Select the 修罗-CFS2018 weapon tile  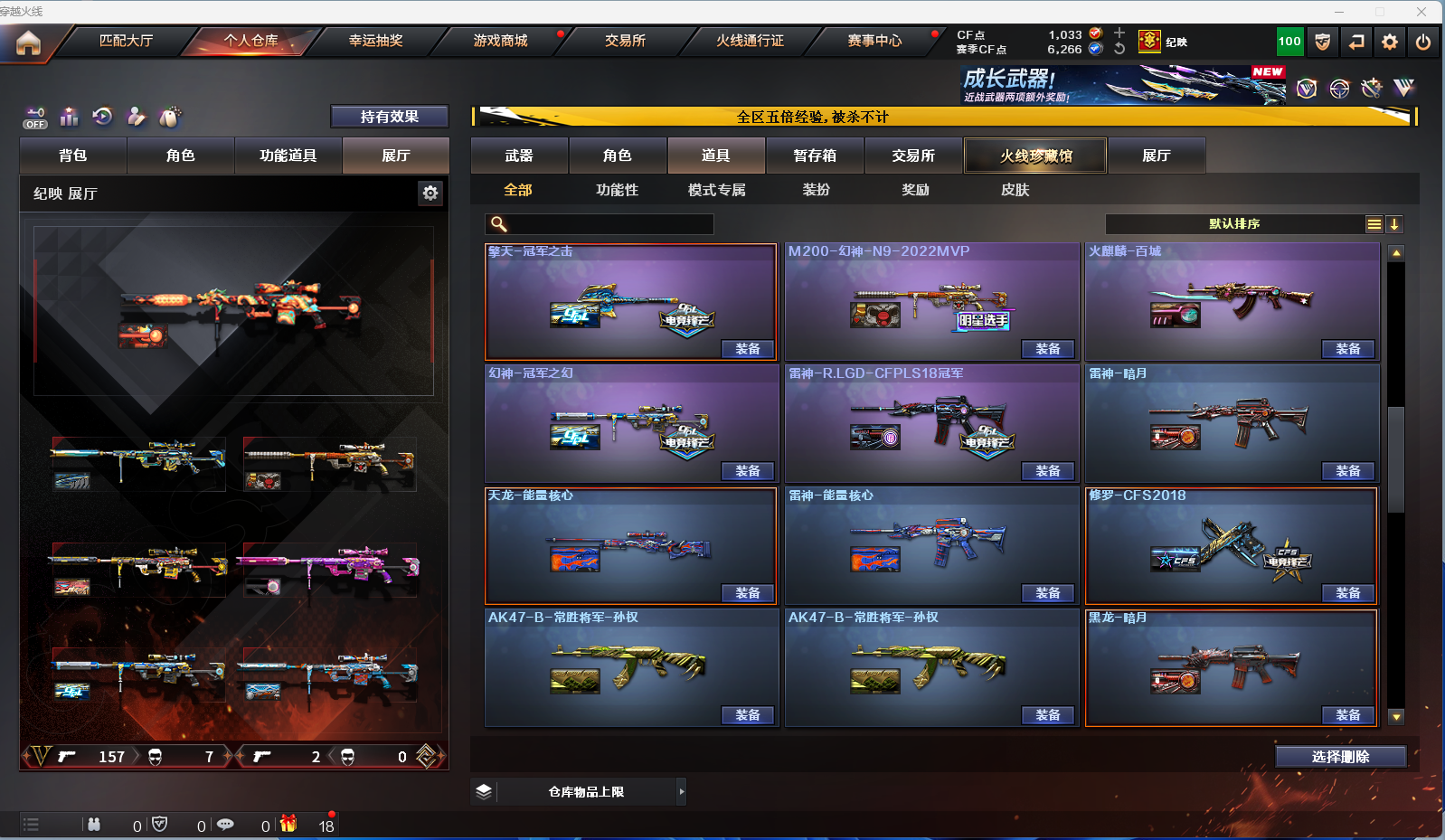[x=1231, y=545]
